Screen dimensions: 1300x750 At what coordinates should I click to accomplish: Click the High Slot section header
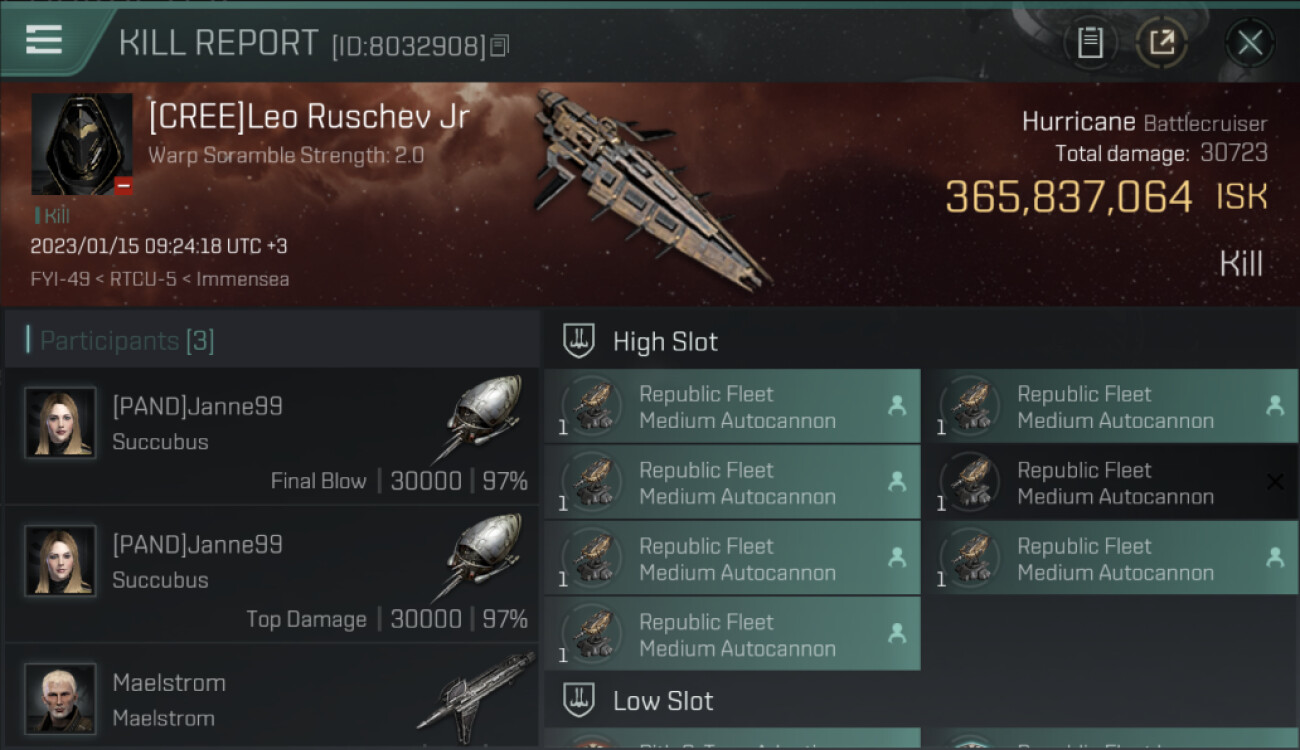click(x=665, y=342)
